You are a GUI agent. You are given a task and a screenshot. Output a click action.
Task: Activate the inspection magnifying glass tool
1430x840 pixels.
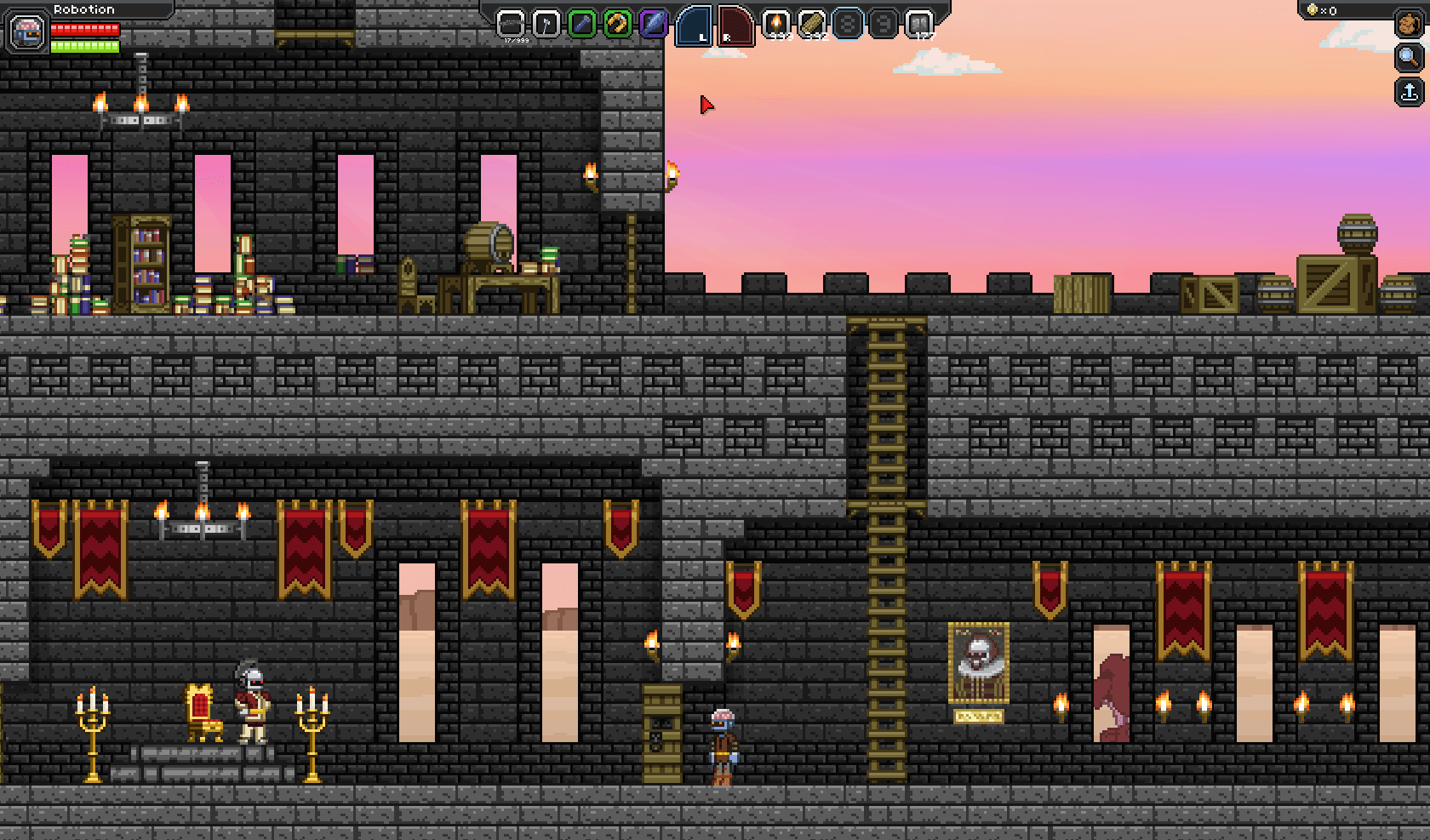tap(1409, 58)
